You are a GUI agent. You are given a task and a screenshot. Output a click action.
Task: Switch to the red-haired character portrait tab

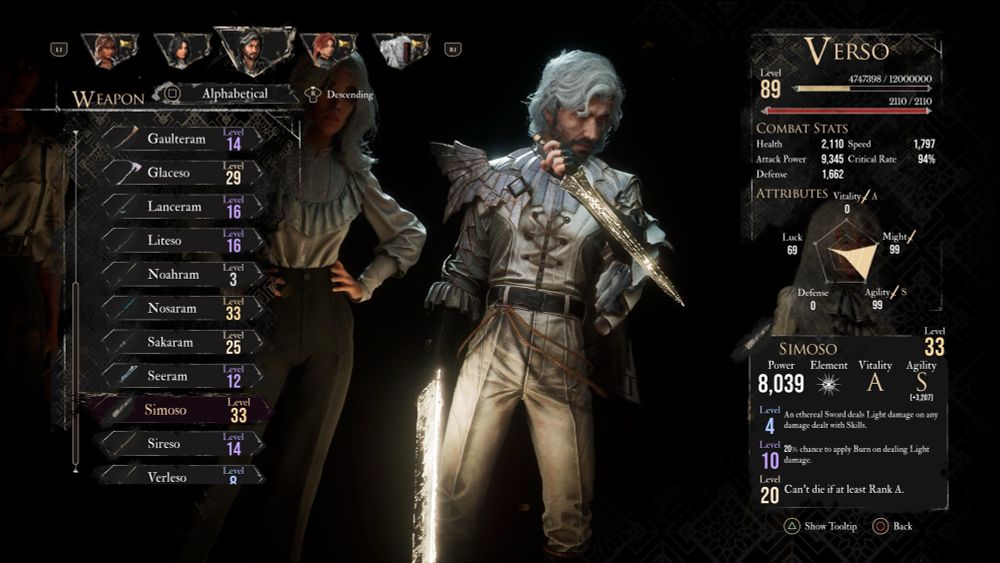[x=326, y=49]
